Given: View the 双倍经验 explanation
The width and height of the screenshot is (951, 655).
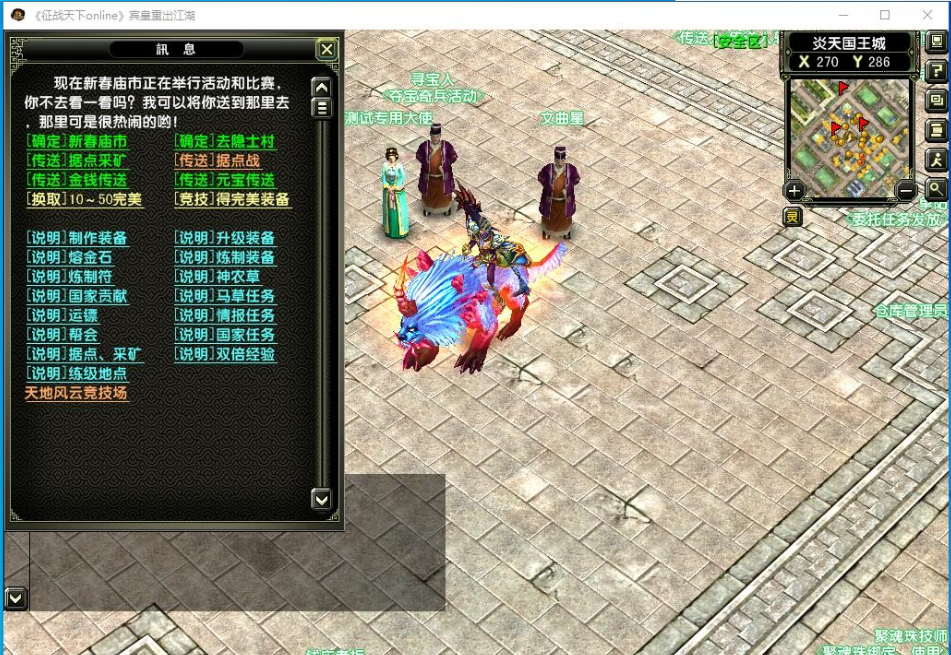Looking at the screenshot, I should tap(225, 354).
